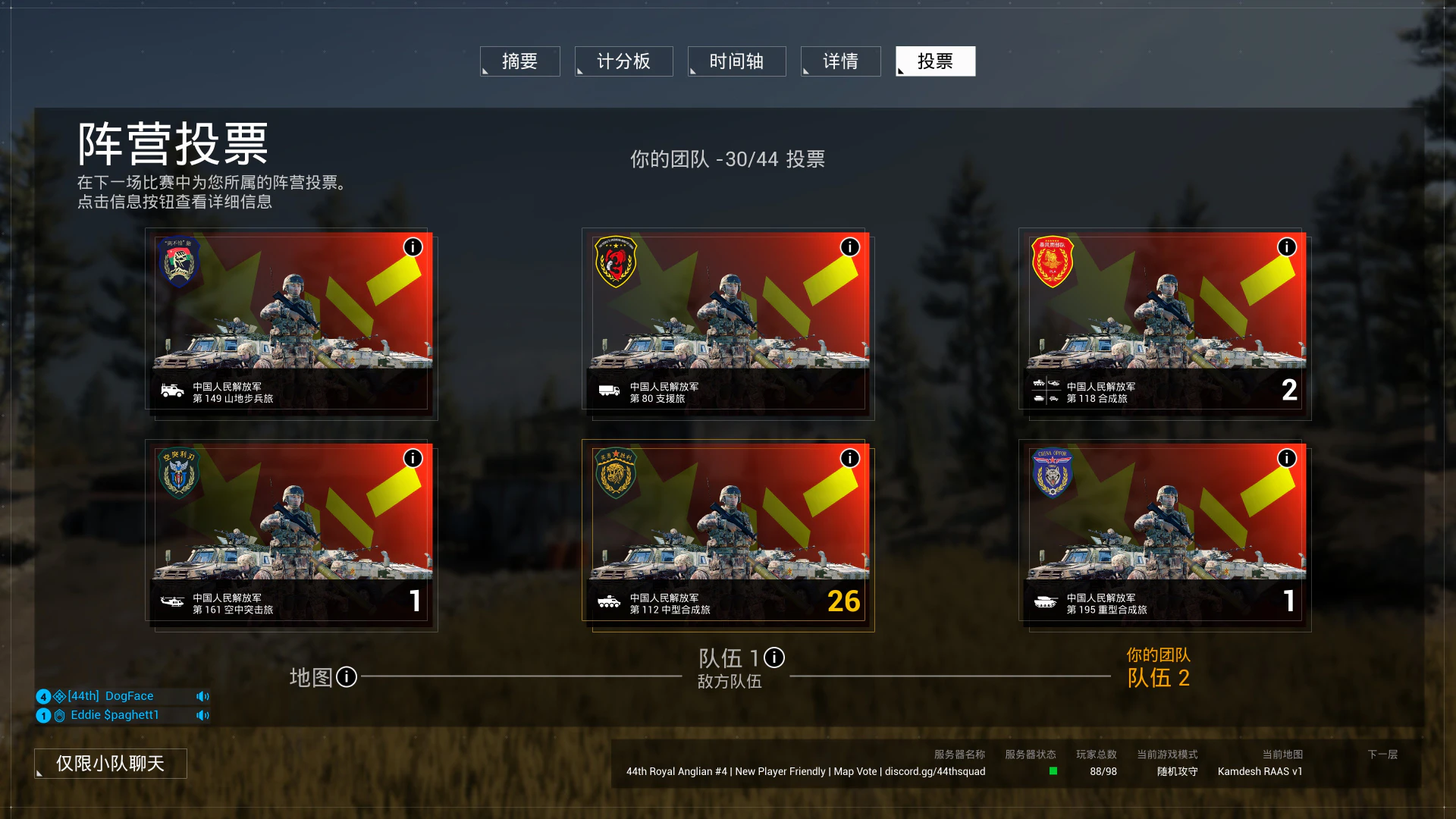Click the 地图 info icon
This screenshot has height=819, width=1456.
347,676
